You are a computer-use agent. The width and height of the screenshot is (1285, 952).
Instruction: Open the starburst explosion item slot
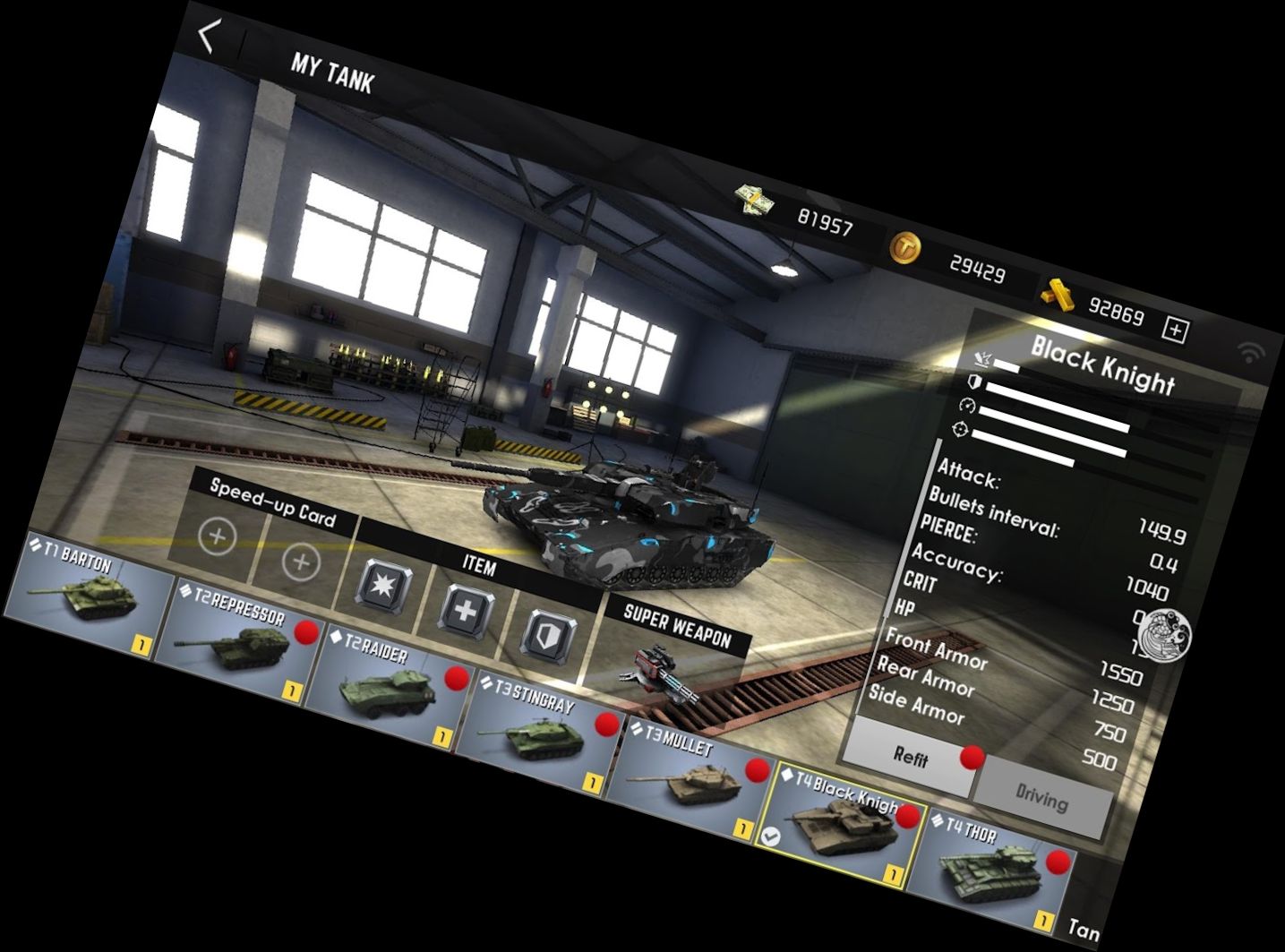point(385,588)
